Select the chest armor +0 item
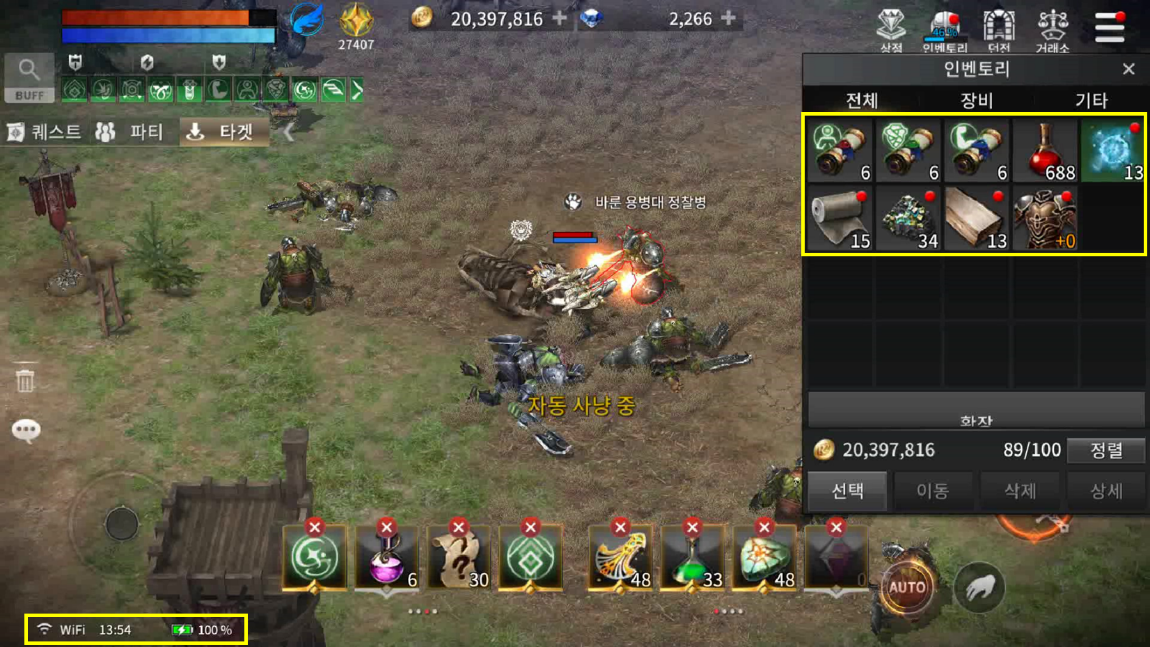Screen dimensions: 1150x647 point(1044,218)
